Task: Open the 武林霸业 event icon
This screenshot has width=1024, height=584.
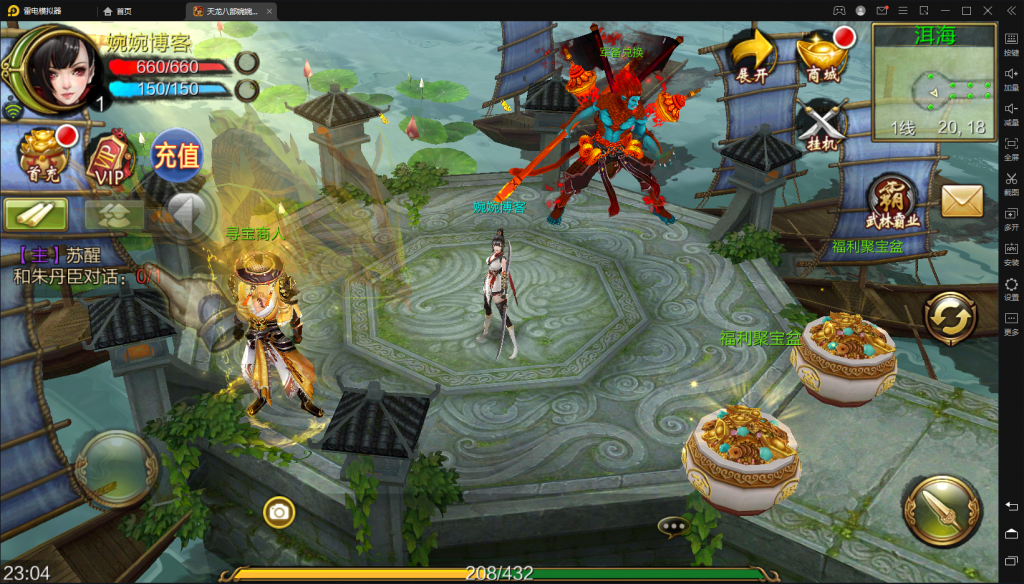Action: coord(893,201)
